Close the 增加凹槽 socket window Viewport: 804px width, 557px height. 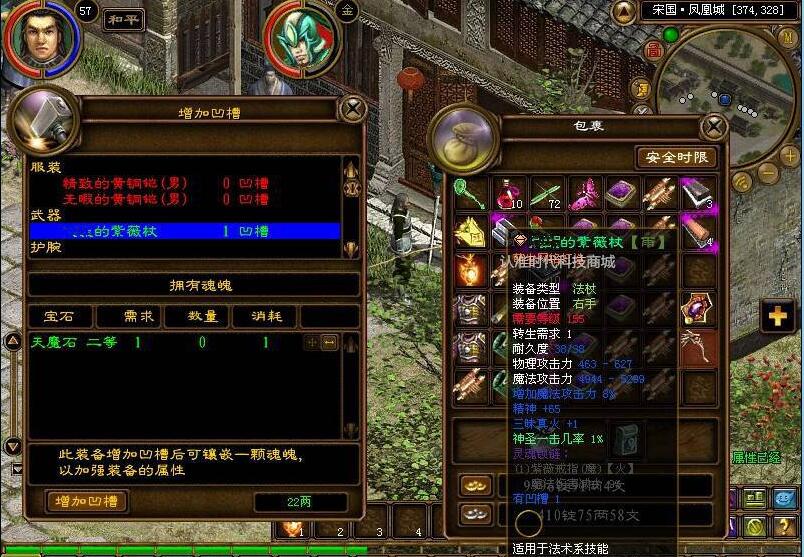[x=352, y=108]
